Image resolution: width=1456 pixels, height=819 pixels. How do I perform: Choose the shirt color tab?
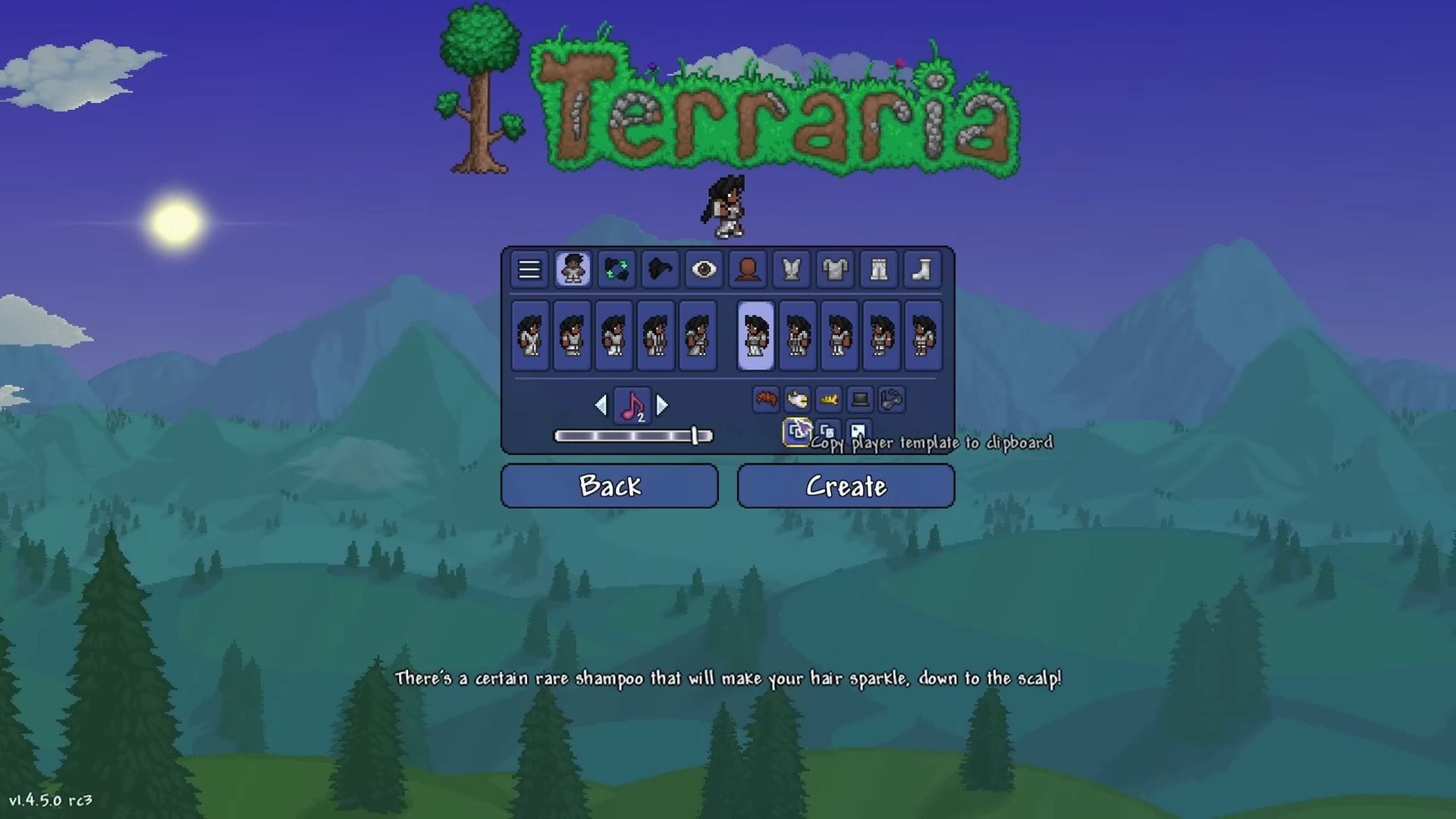(x=791, y=269)
